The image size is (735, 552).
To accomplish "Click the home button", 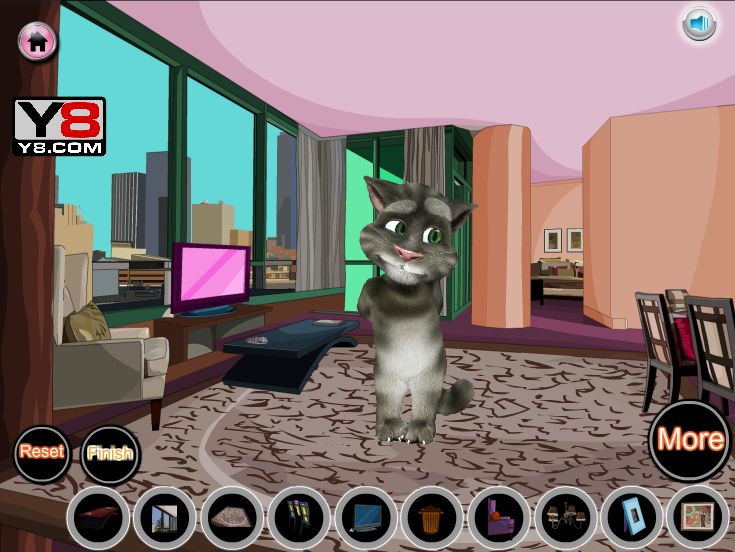I will (38, 40).
